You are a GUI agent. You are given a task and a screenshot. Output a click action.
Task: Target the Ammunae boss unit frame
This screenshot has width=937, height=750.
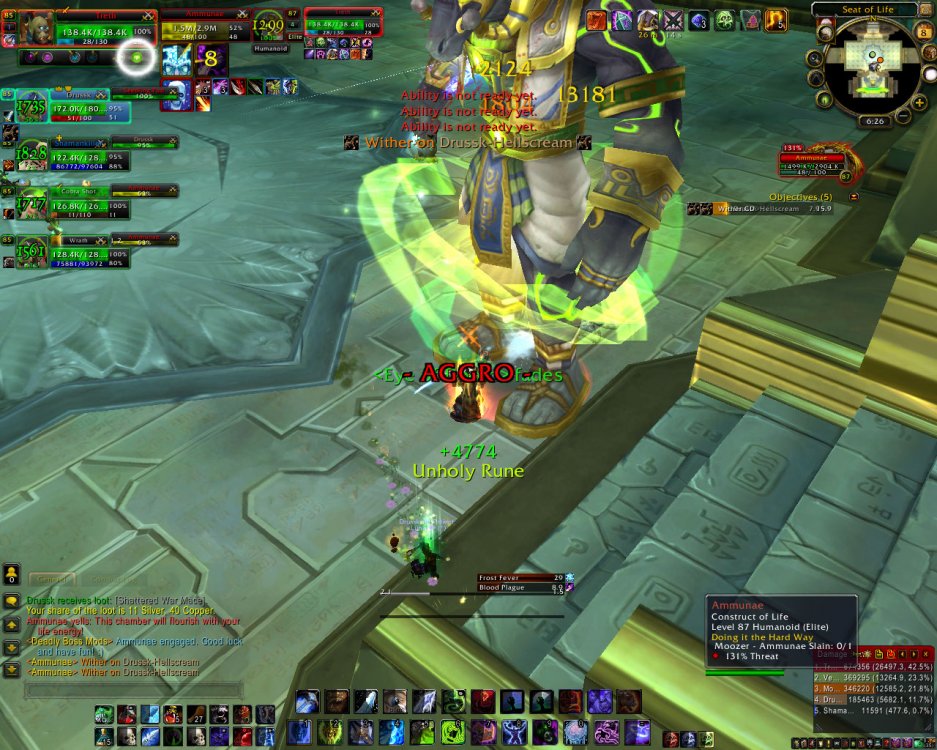[x=205, y=27]
